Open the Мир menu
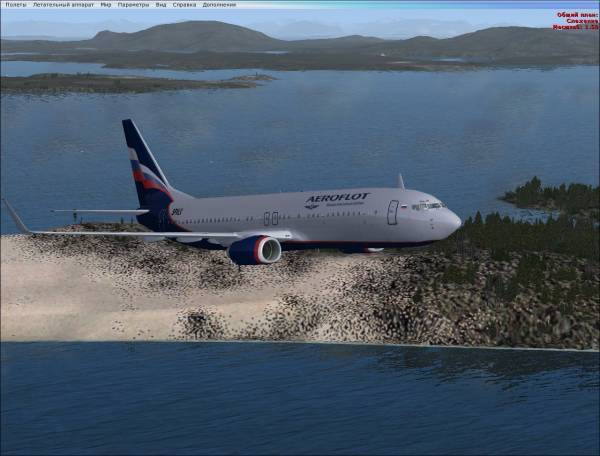600x456 pixels. tap(106, 4)
